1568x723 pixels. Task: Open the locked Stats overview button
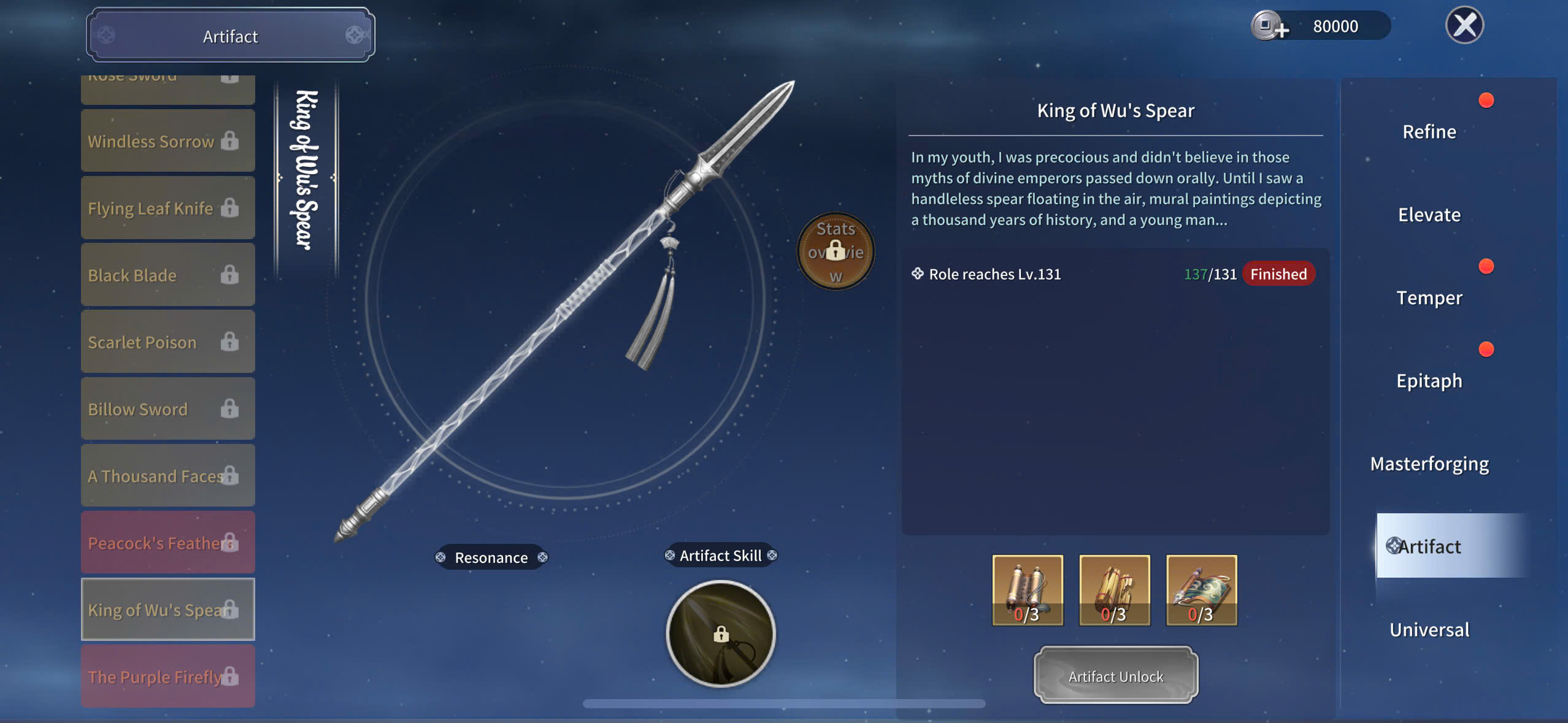pyautogui.click(x=836, y=251)
